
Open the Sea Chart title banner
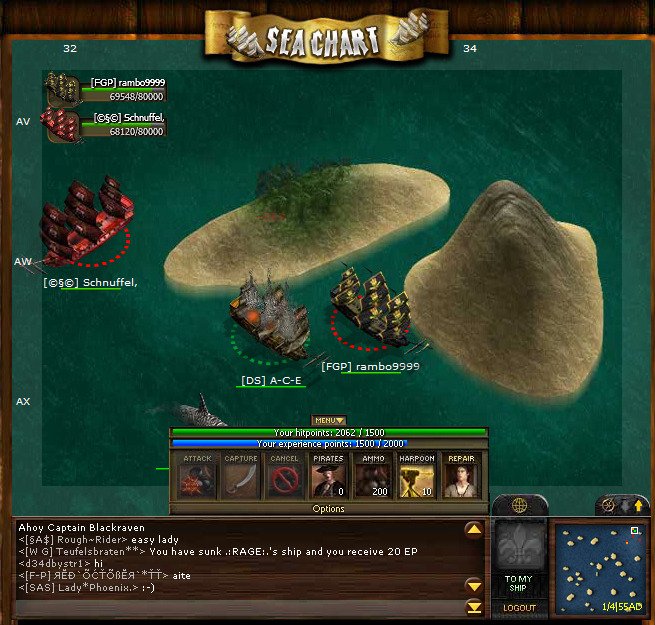coord(322,39)
